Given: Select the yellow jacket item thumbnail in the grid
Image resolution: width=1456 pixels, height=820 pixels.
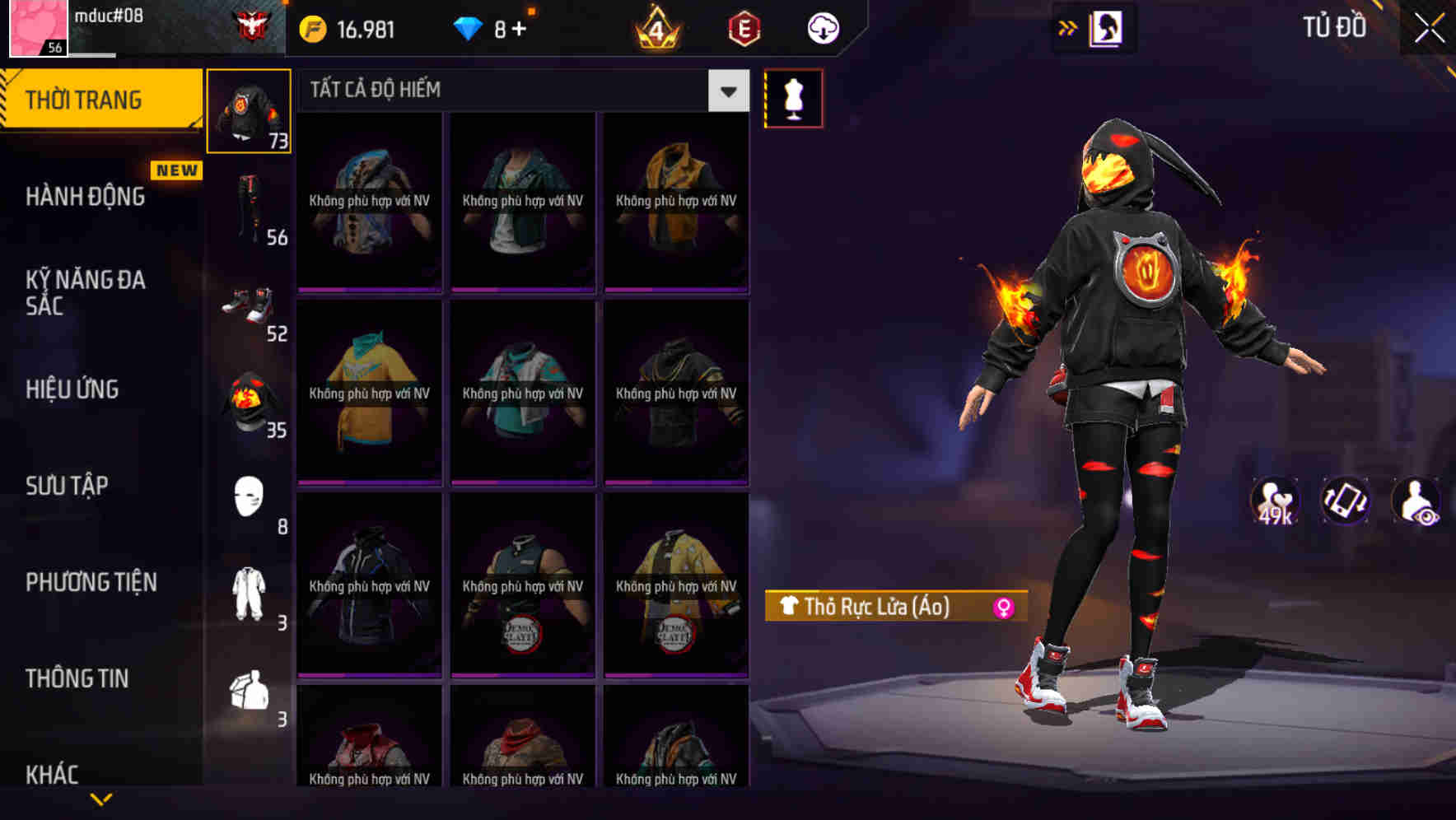Looking at the screenshot, I should (x=675, y=200).
